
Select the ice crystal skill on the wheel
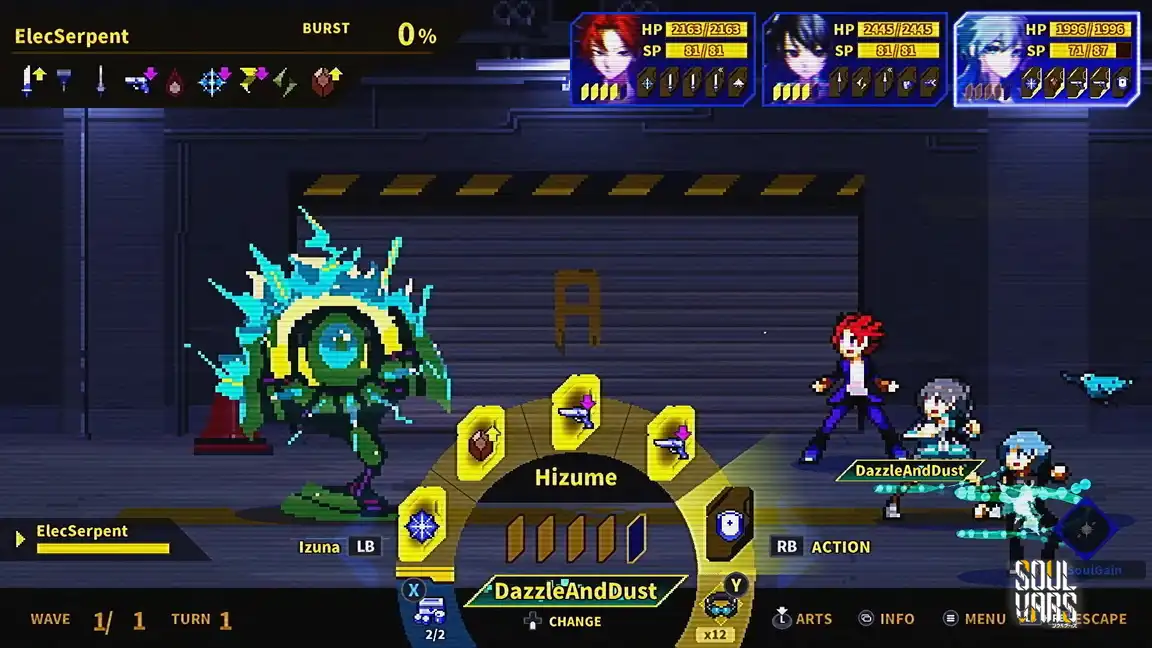click(421, 525)
